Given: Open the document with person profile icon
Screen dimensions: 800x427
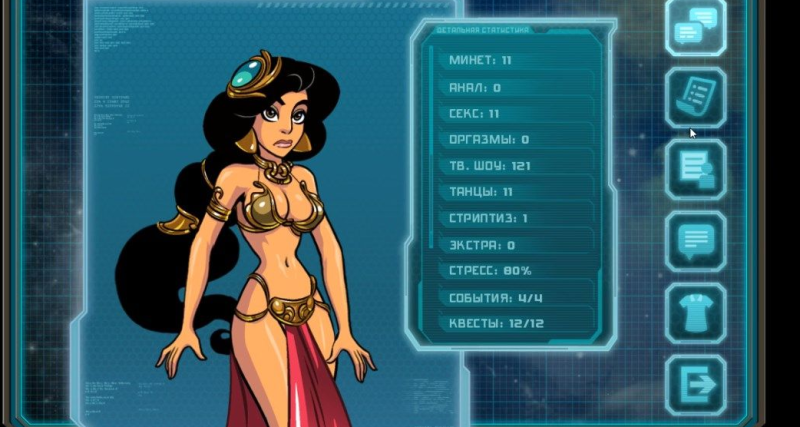Looking at the screenshot, I should 696,169.
